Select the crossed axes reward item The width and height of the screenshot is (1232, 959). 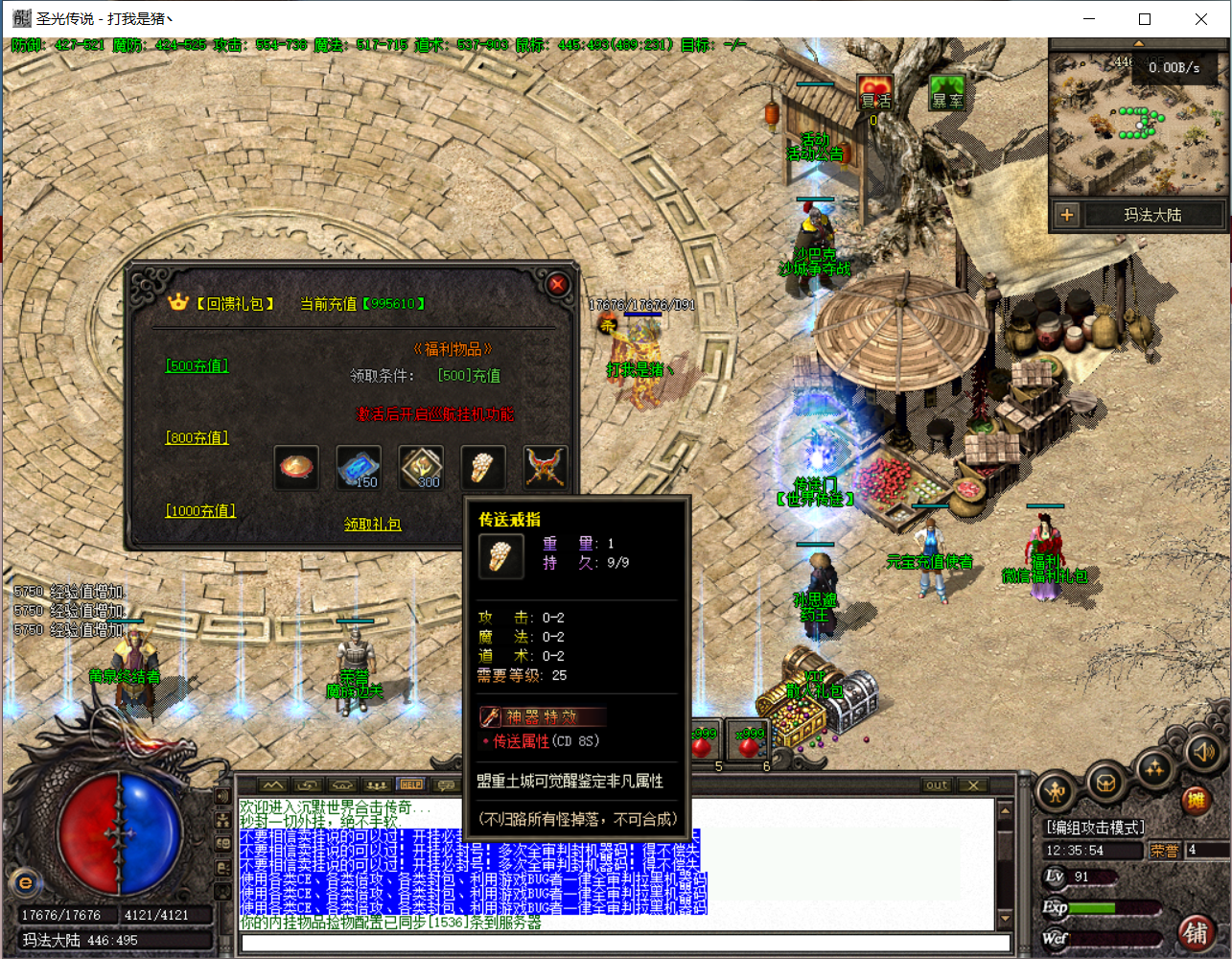pos(545,467)
